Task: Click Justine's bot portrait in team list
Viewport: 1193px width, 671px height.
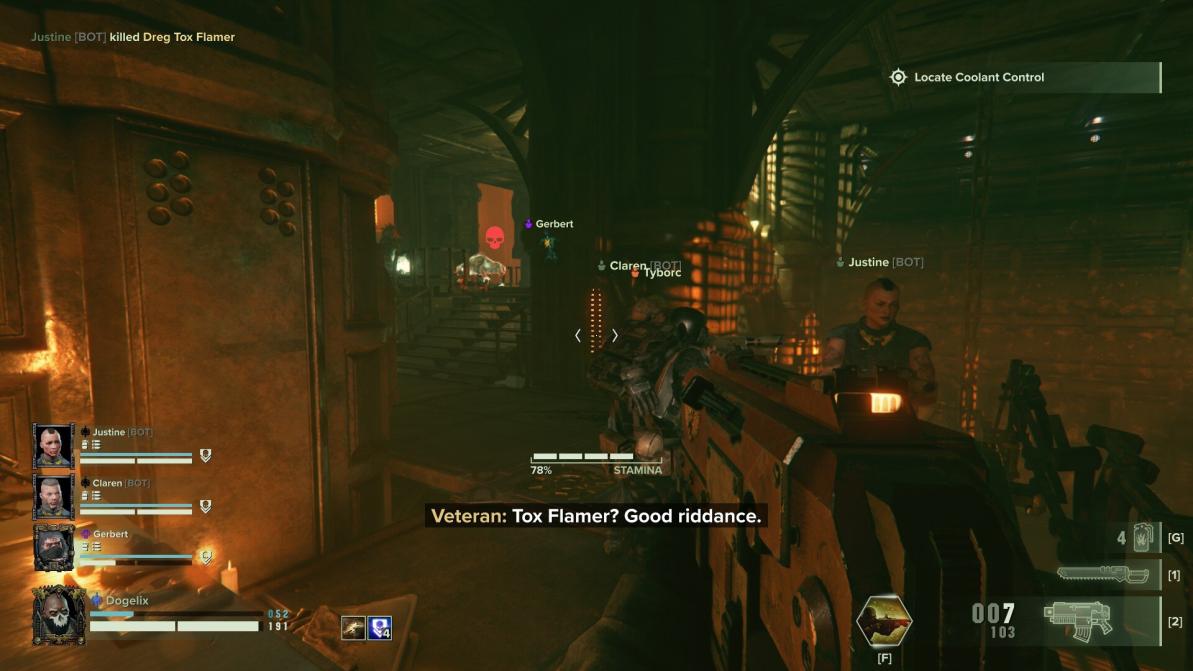Action: tap(53, 445)
